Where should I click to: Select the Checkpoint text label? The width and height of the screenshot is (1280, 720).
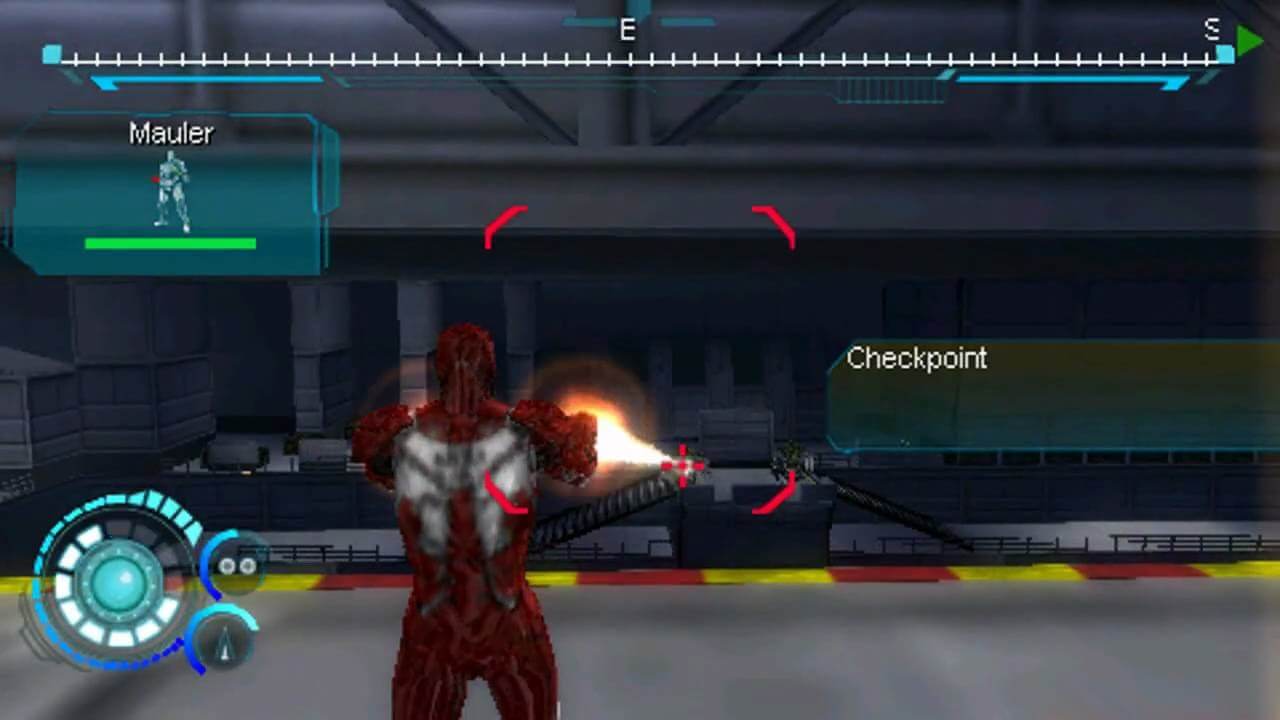pyautogui.click(x=917, y=359)
